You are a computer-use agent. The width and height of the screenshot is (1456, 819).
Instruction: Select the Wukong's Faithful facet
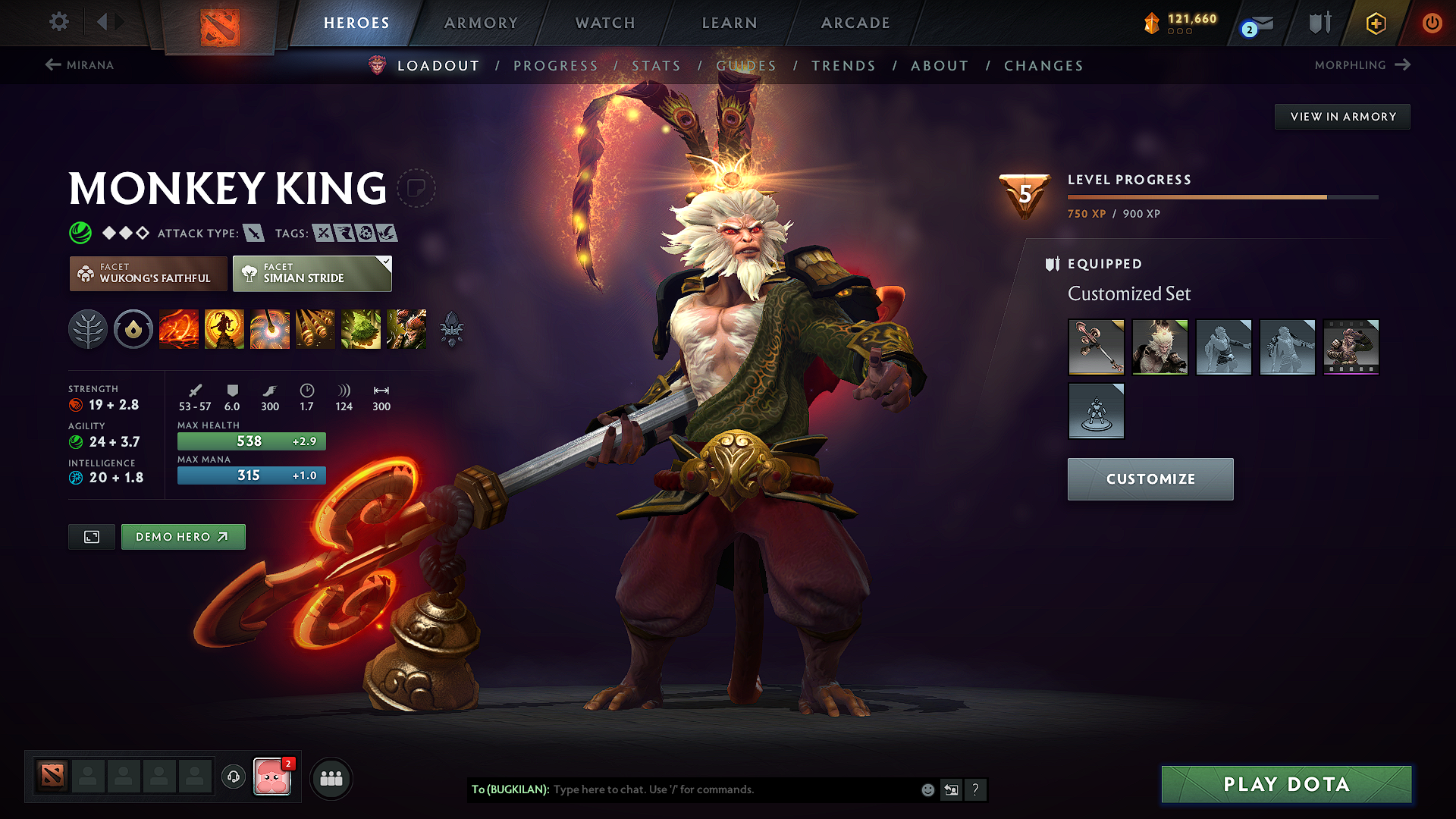(148, 274)
